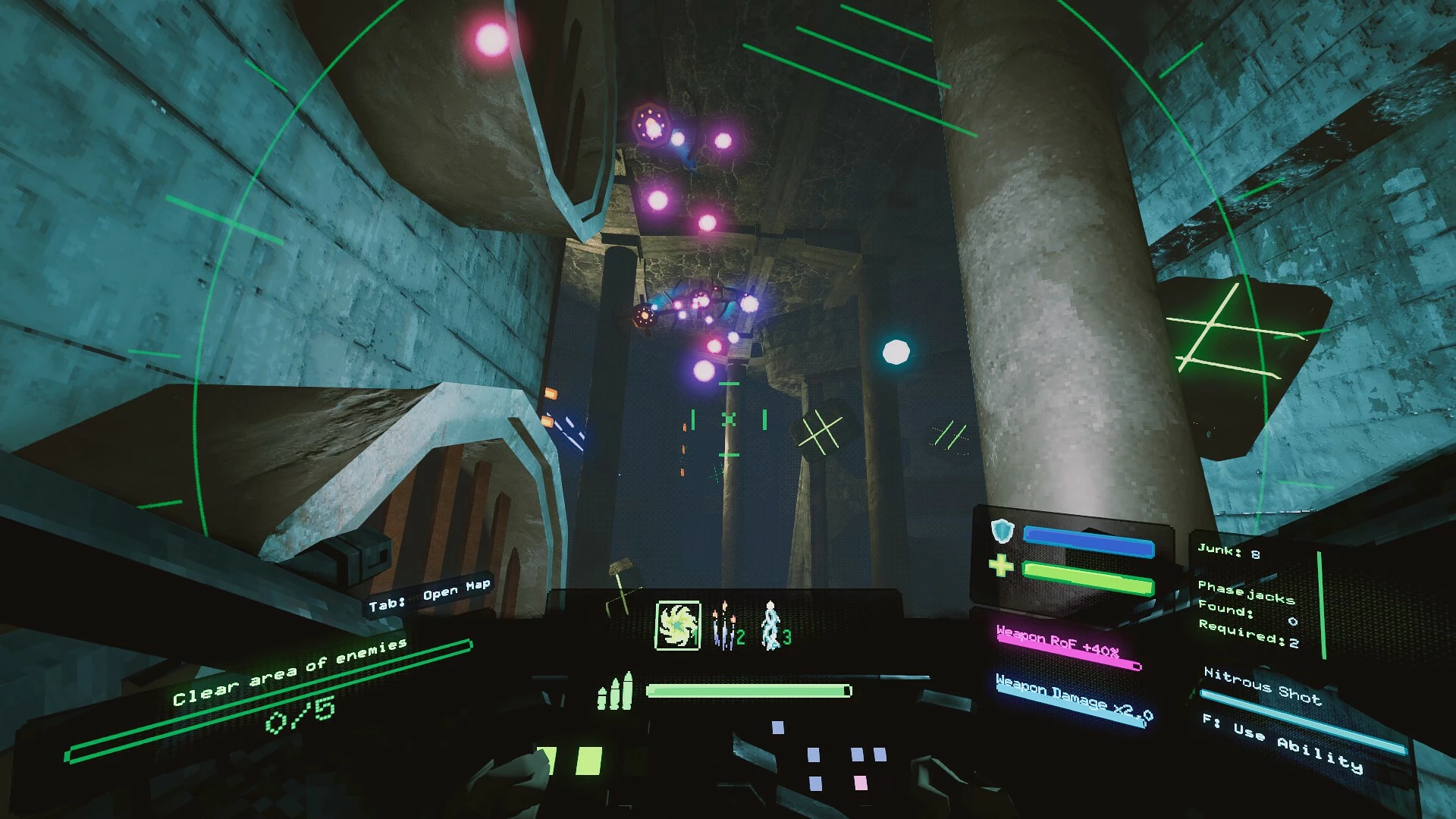Image resolution: width=1456 pixels, height=819 pixels.
Task: Switch to the triple missile weapon slot
Action: (725, 627)
